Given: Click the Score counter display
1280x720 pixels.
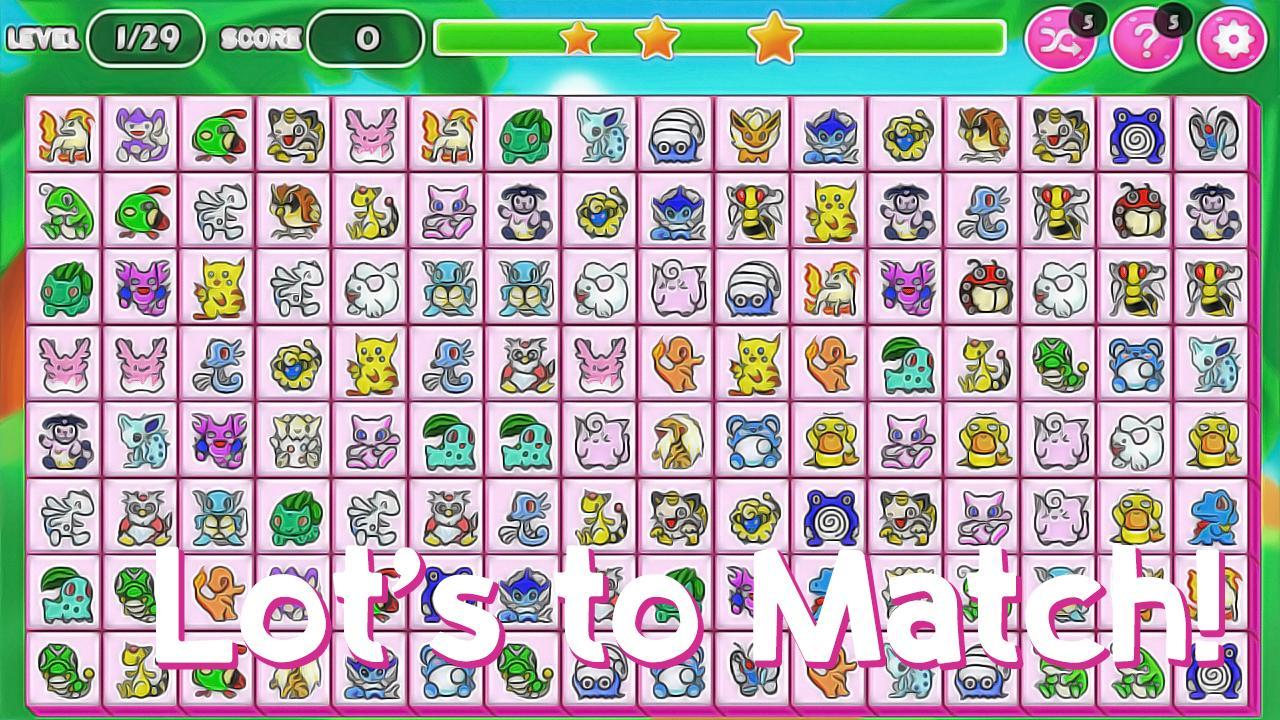Looking at the screenshot, I should (x=365, y=39).
